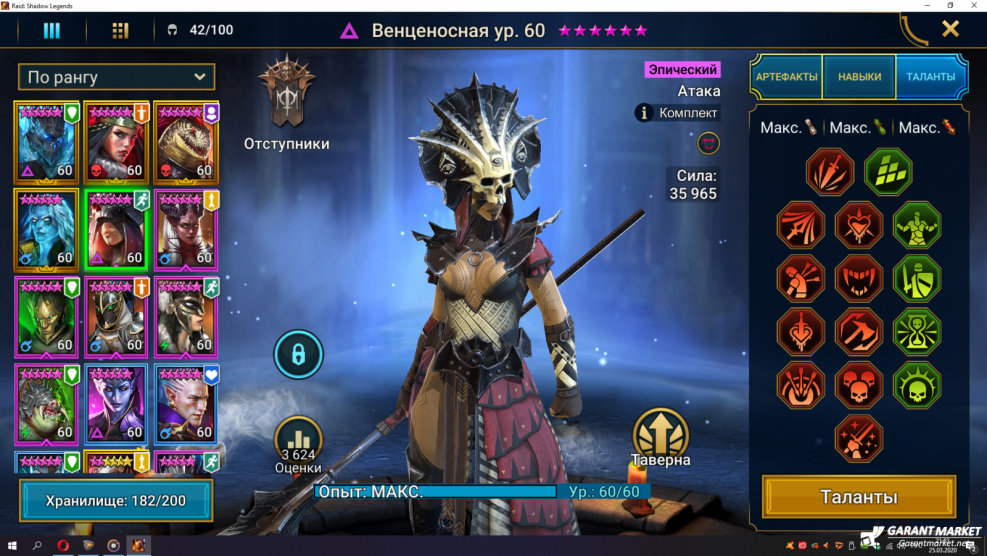Image resolution: width=987 pixels, height=556 pixels.
Task: Open the Хранилище 182/200 vault
Action: (116, 500)
